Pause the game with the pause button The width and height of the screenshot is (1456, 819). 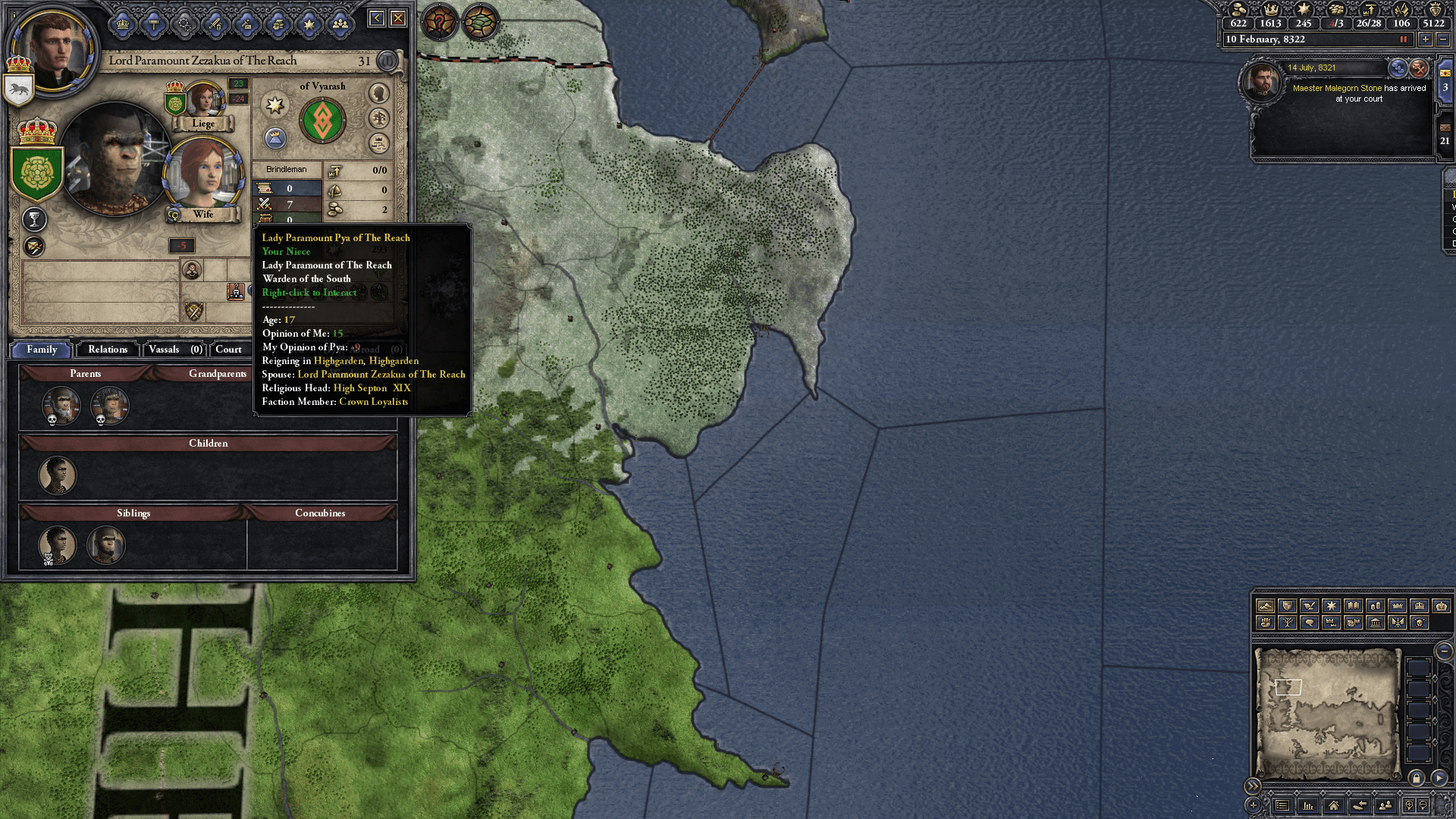[x=1404, y=39]
